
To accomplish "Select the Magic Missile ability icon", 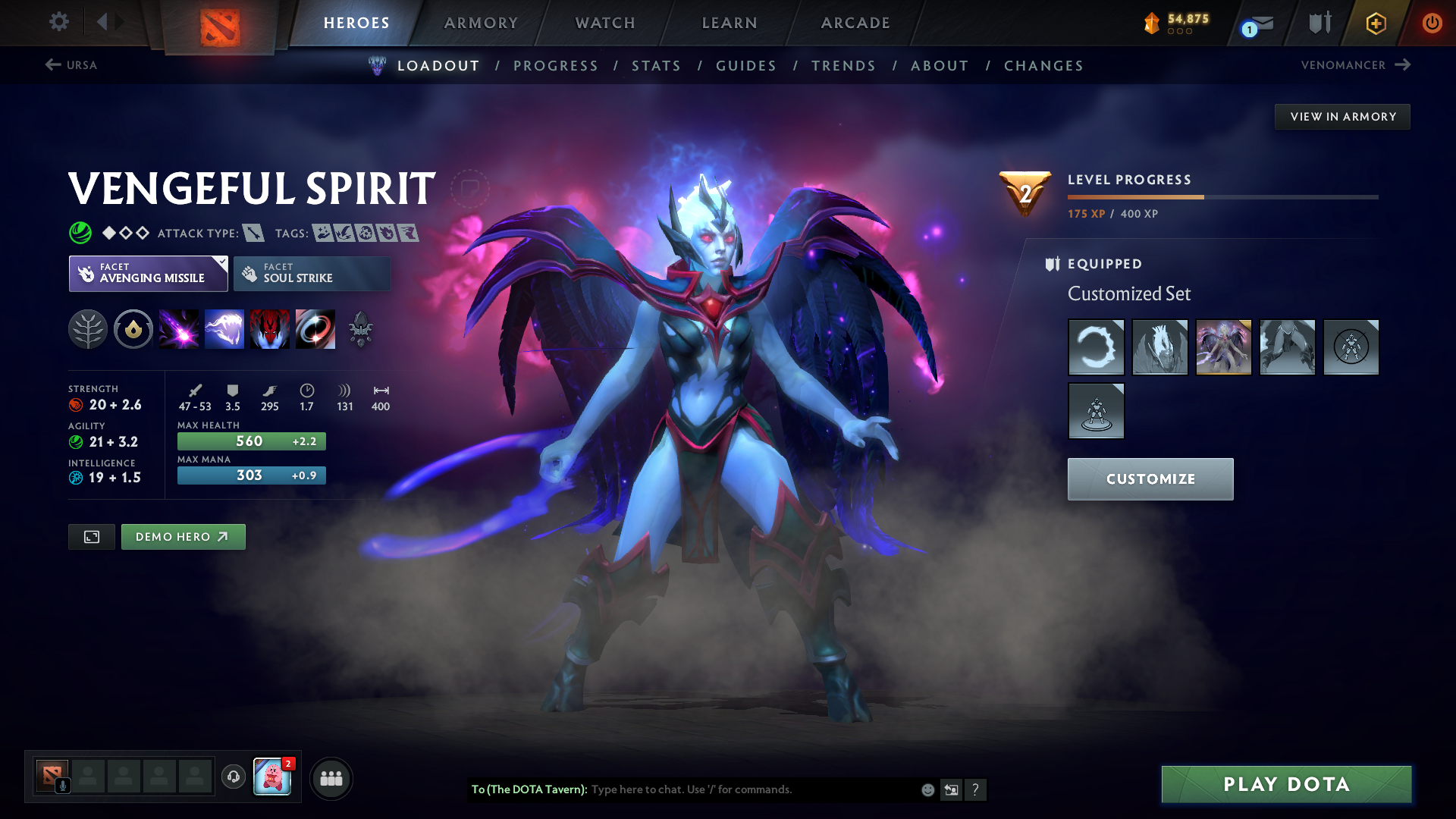I will pos(179,329).
